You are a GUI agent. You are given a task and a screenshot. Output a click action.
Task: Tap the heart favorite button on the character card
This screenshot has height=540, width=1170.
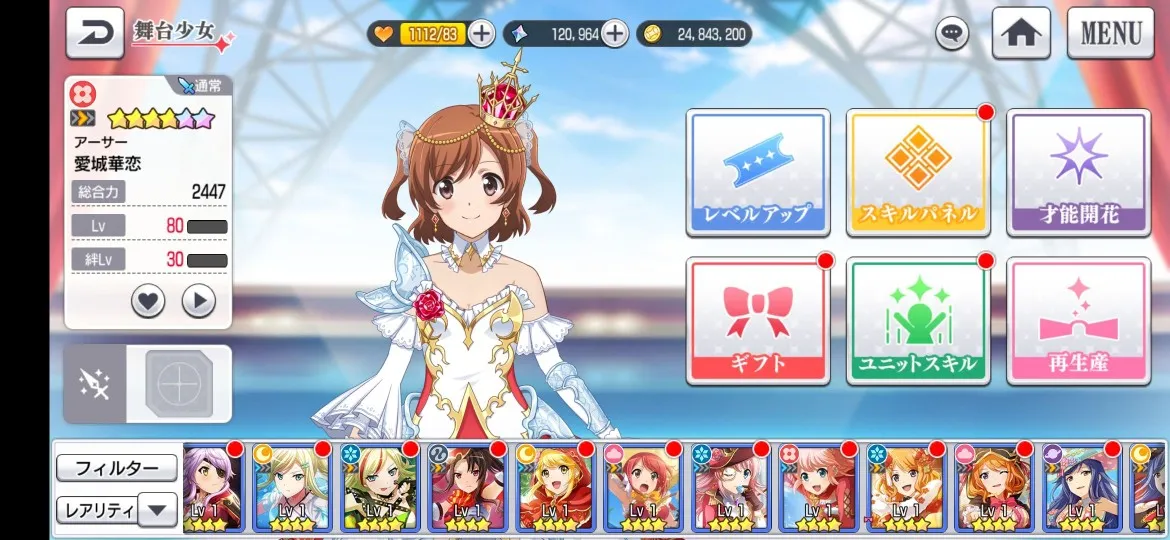148,300
